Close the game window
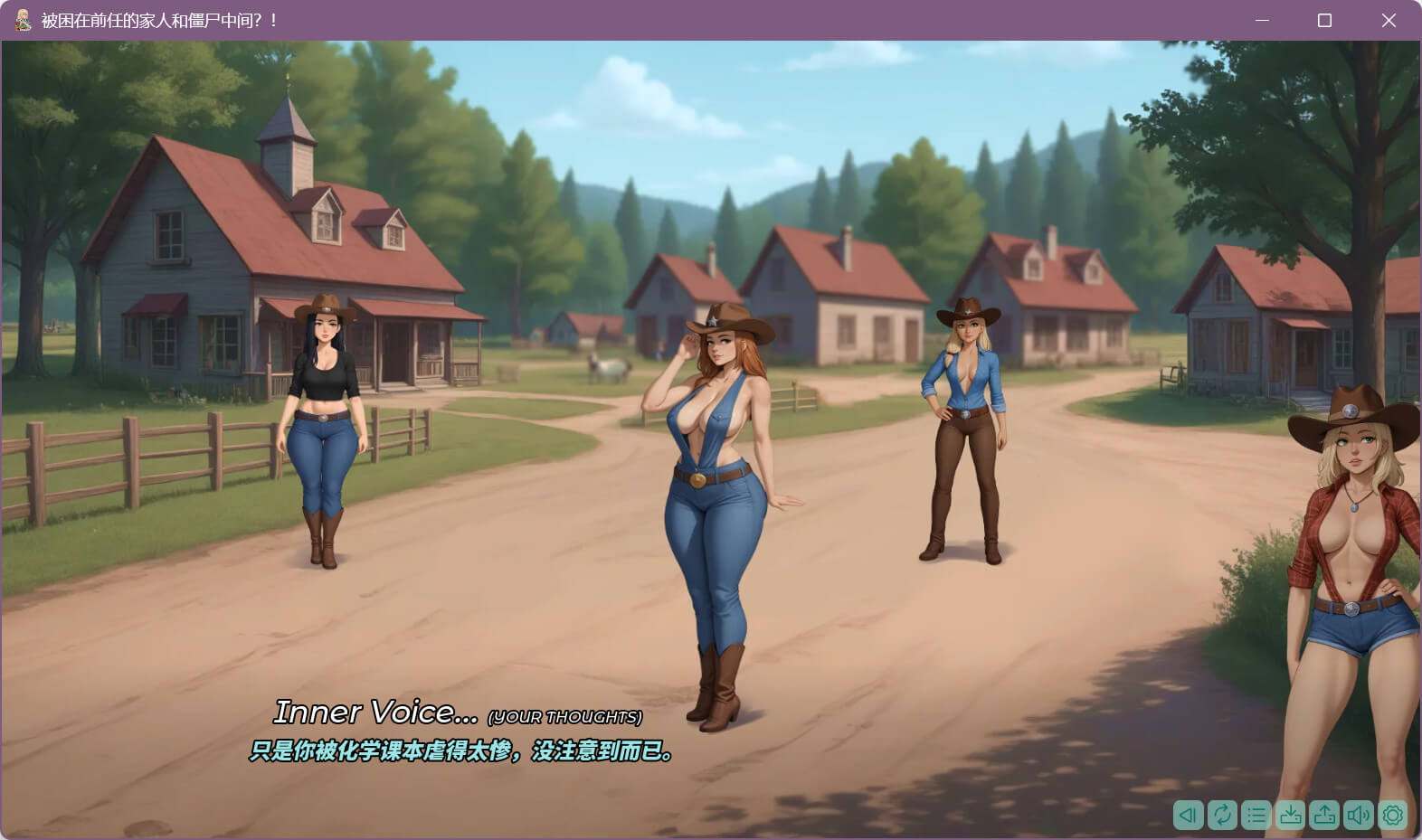 (x=1389, y=20)
